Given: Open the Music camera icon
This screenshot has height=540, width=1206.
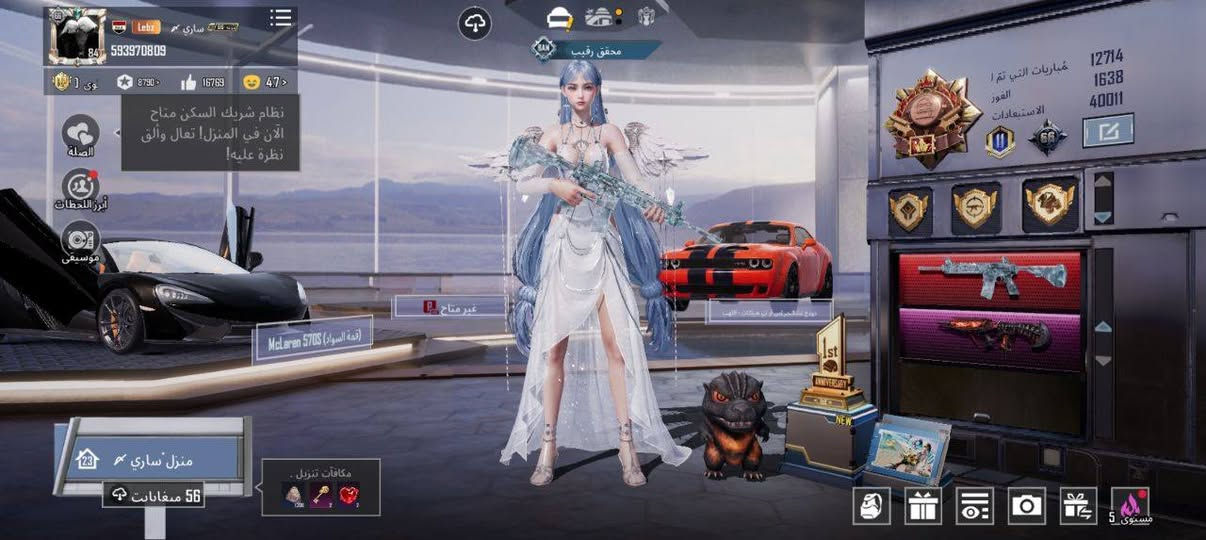Looking at the screenshot, I should pos(80,241).
